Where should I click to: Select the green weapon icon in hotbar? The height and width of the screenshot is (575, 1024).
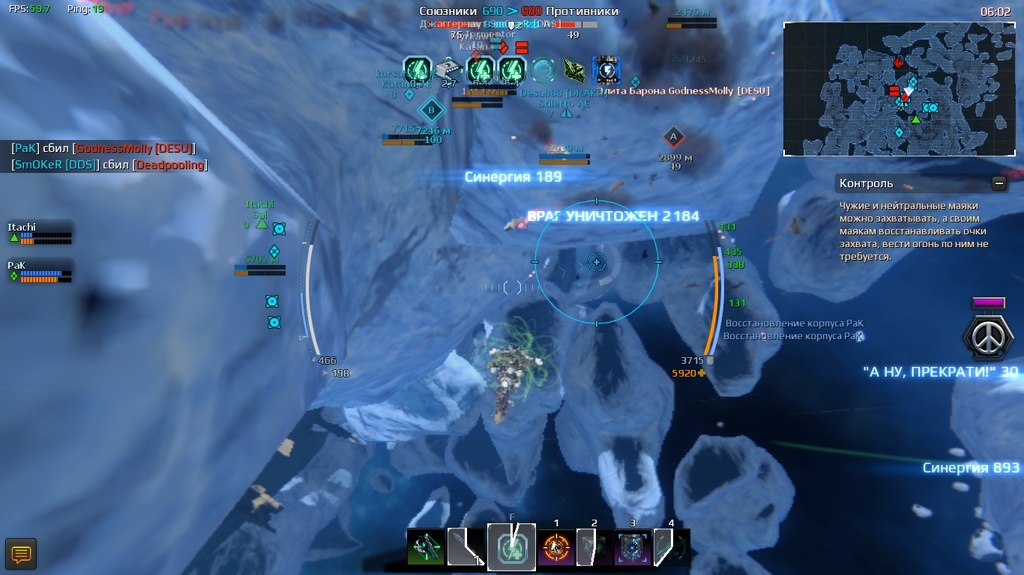[x=425, y=548]
